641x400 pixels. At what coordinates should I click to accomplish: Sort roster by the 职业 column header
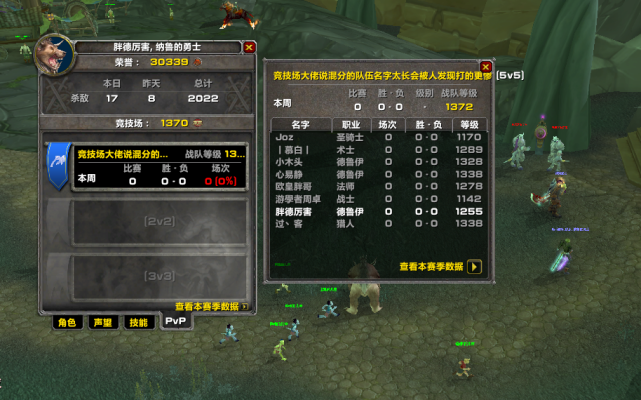pyautogui.click(x=351, y=125)
